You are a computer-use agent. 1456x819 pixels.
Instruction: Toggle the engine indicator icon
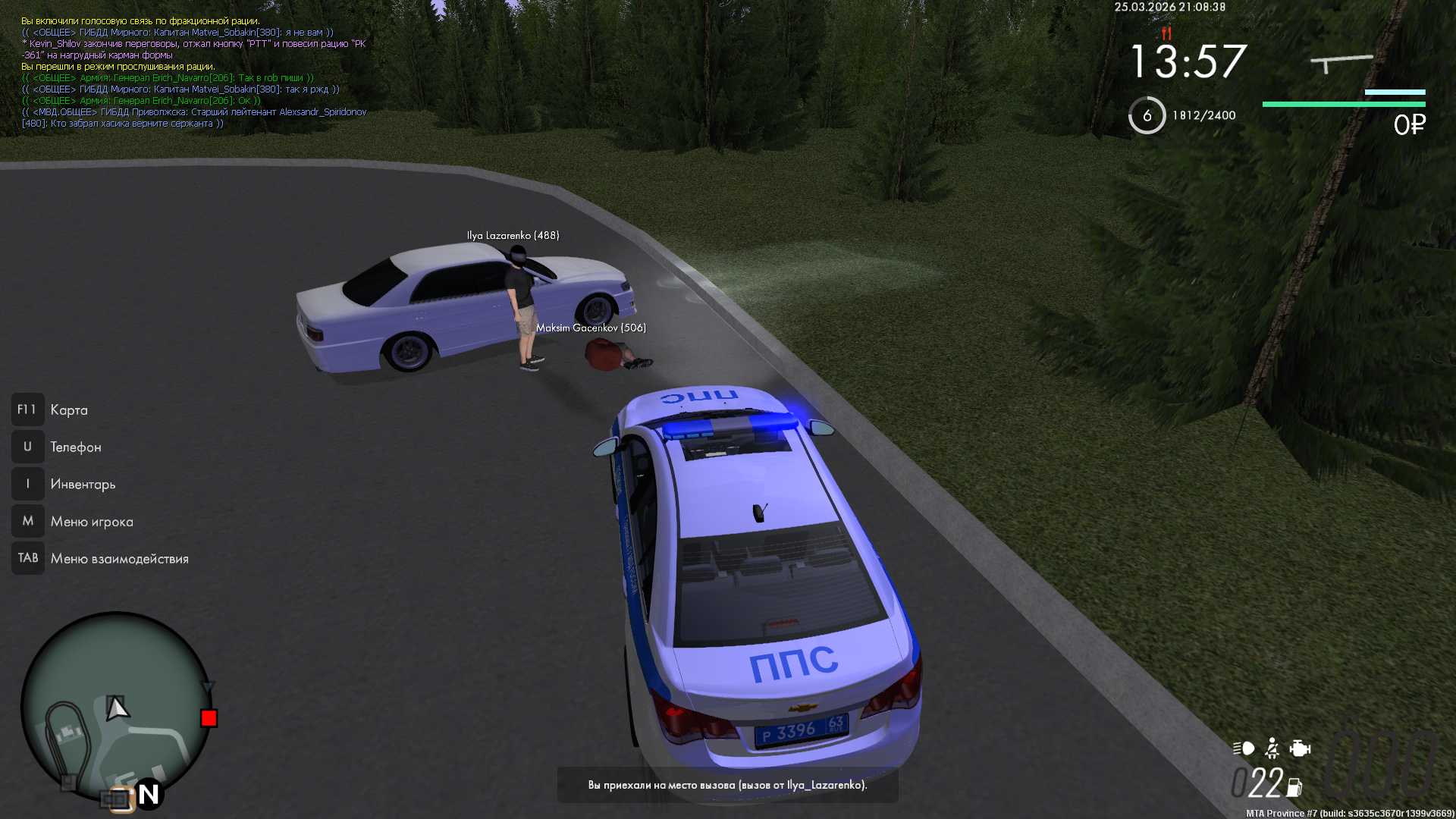pos(1300,748)
